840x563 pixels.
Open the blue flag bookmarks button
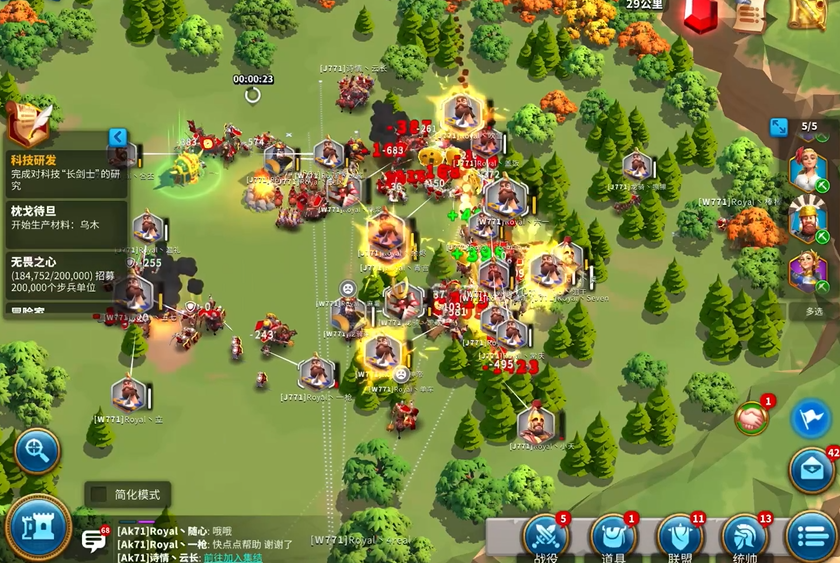[811, 418]
